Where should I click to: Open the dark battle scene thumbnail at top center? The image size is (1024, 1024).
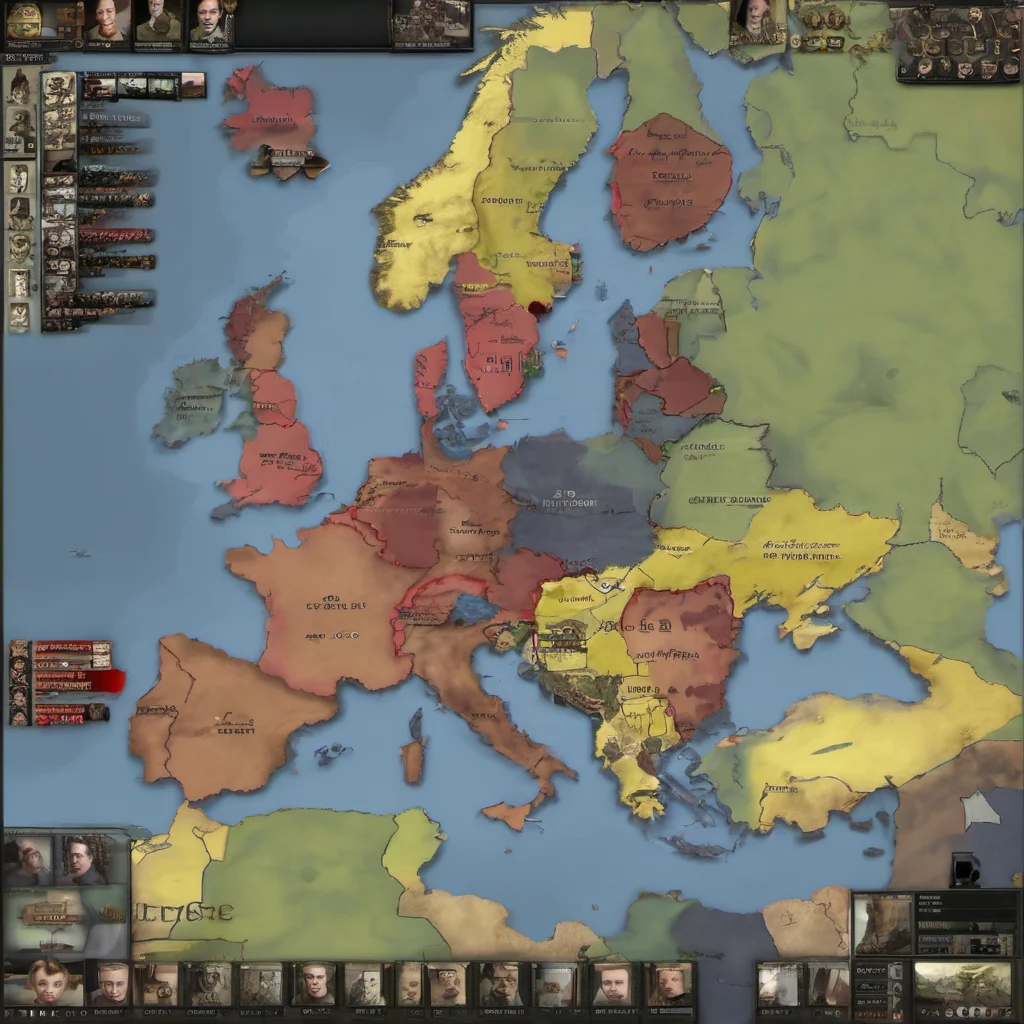(x=431, y=23)
